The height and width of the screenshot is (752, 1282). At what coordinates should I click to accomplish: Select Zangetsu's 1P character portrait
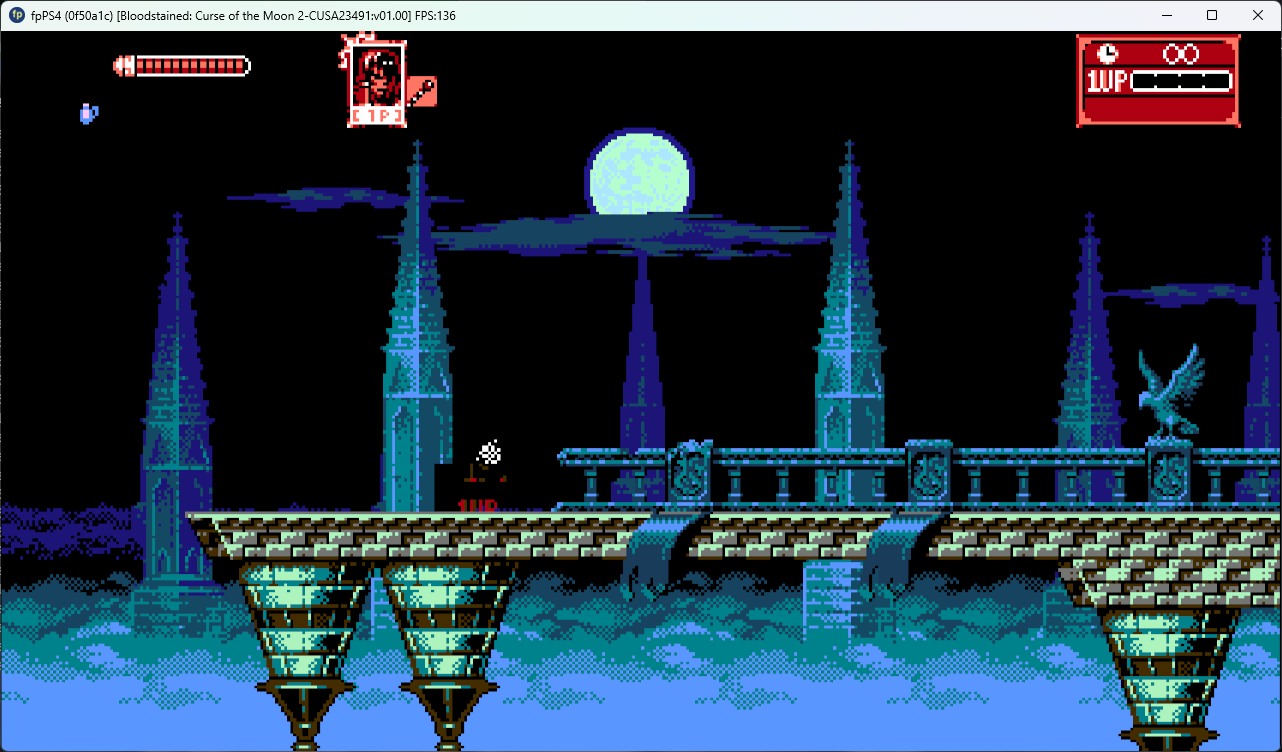point(375,75)
